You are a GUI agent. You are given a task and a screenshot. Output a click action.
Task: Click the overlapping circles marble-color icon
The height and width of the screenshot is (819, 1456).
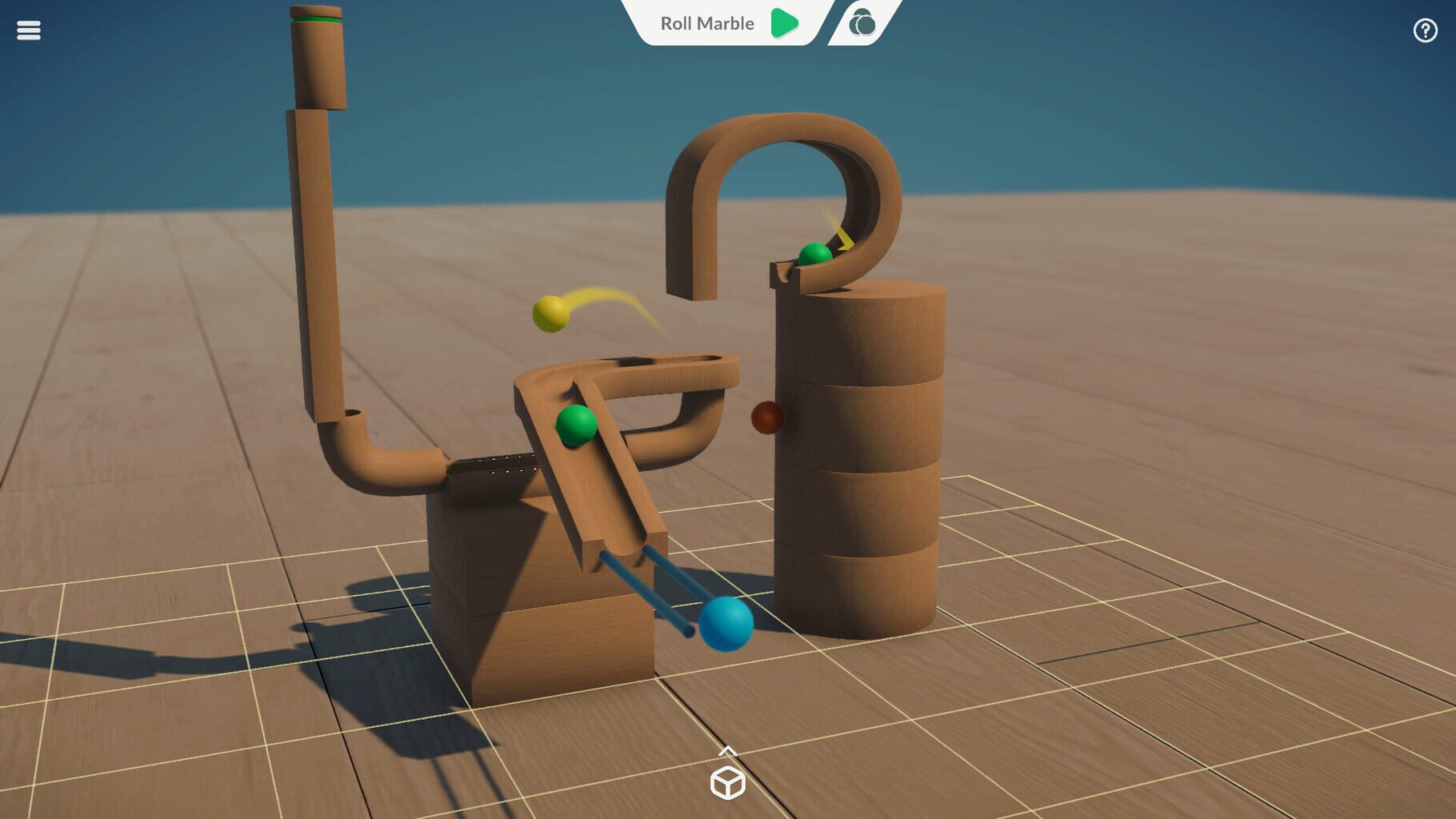pos(862,24)
